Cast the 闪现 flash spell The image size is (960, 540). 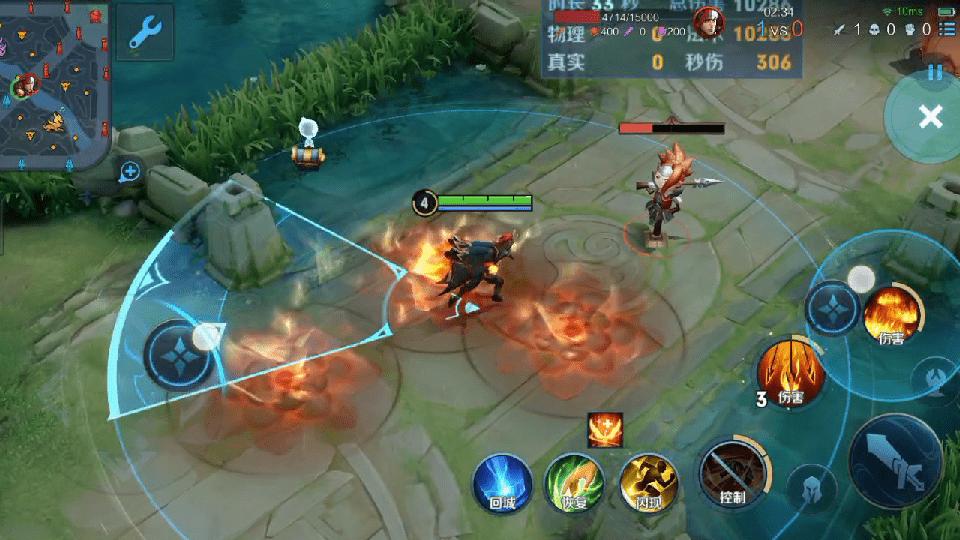pos(647,483)
